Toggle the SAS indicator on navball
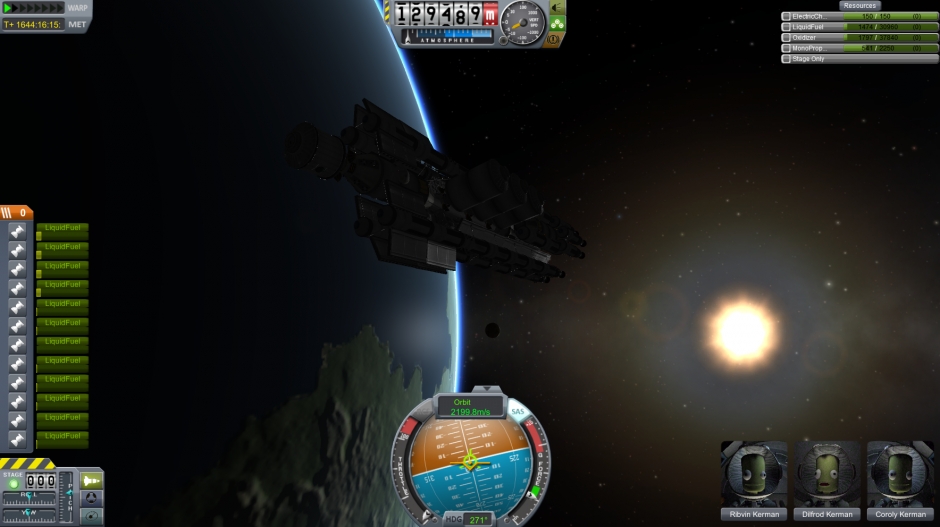Viewport: 940px width, 527px height. 517,411
